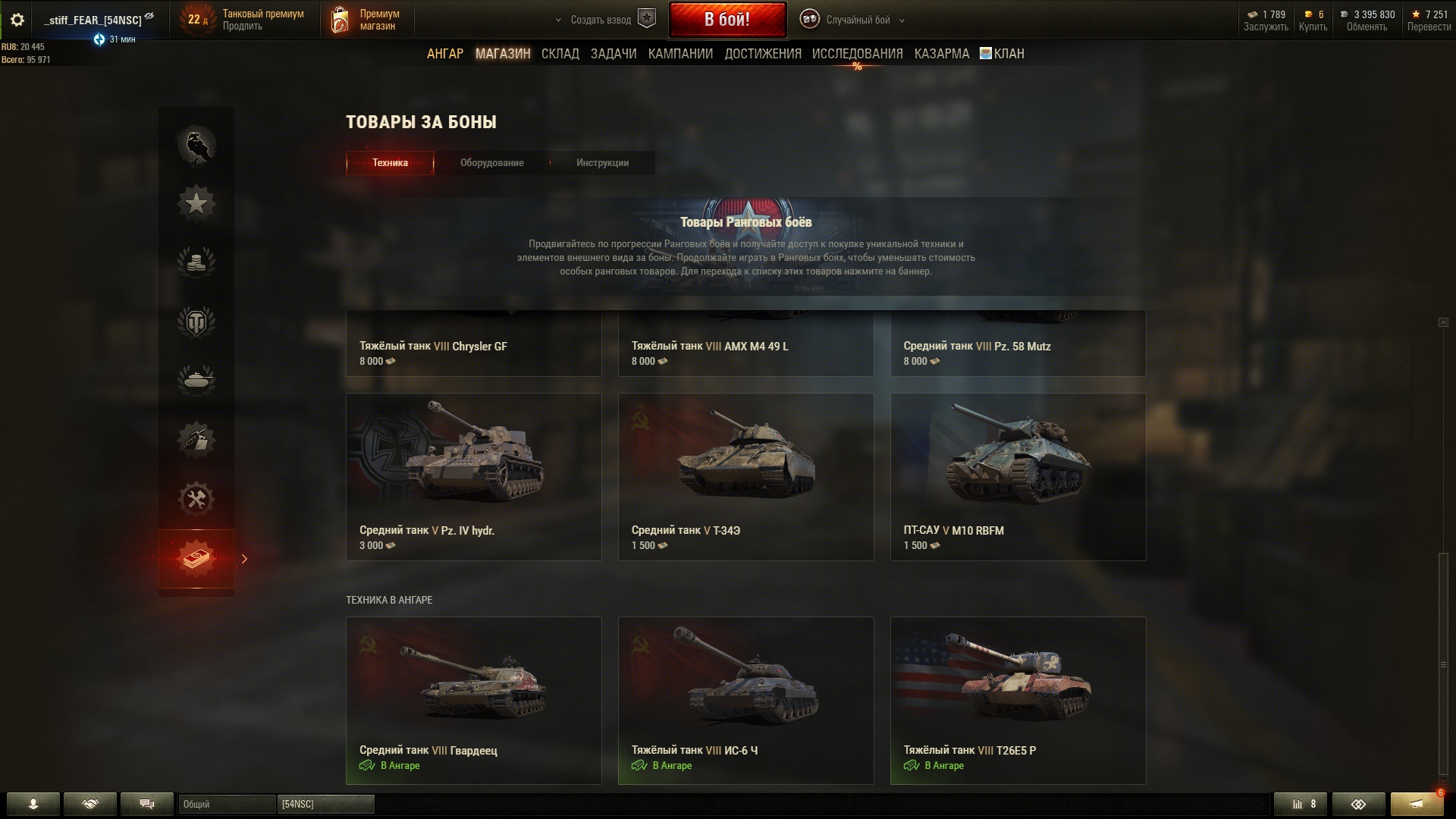The width and height of the screenshot is (1456, 819).
Task: Open the T26E5 P heavy tank card
Action: point(1018,700)
